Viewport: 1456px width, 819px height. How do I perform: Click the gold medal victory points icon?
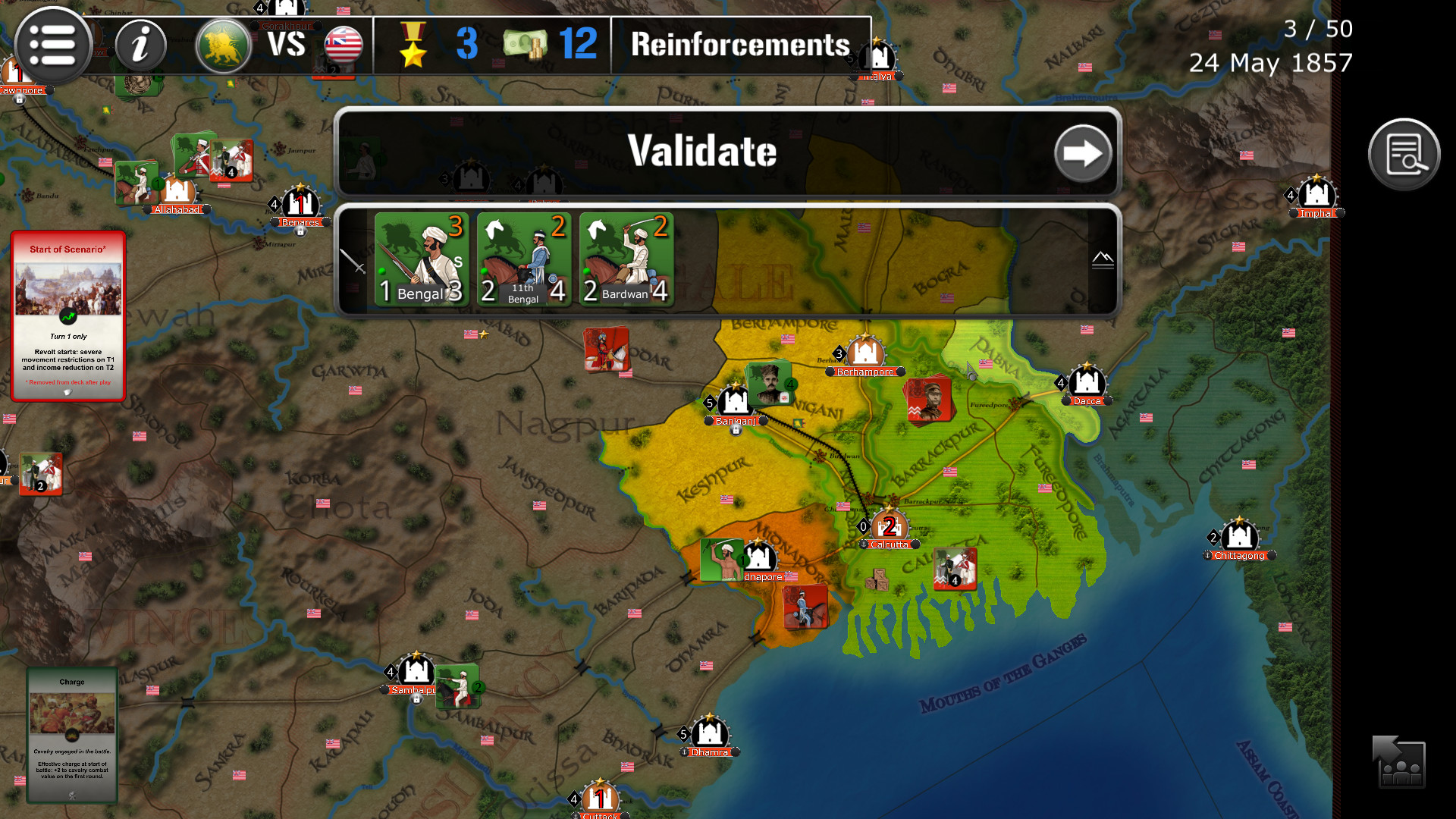point(412,44)
